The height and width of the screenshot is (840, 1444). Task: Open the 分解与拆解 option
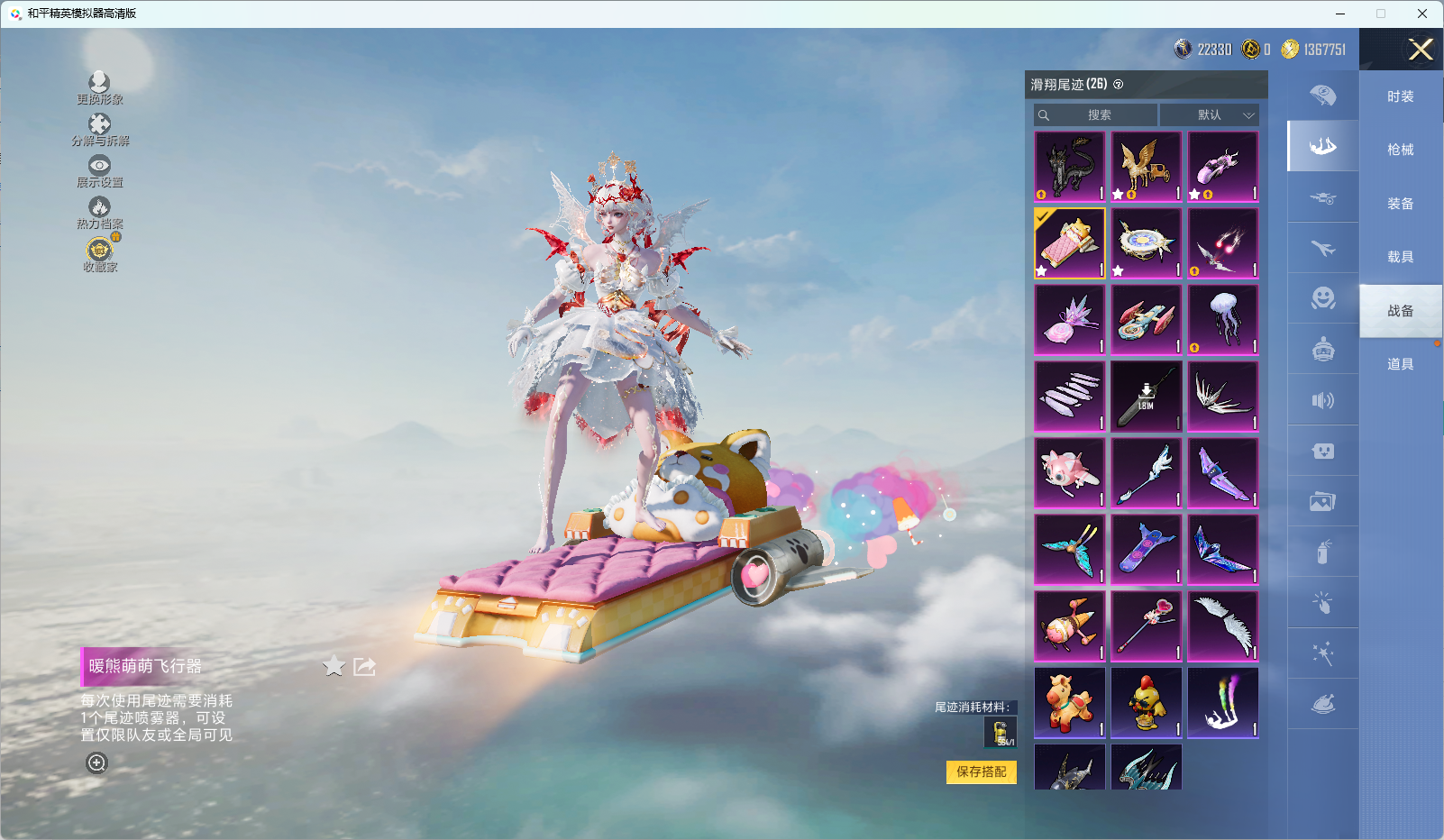[99, 130]
